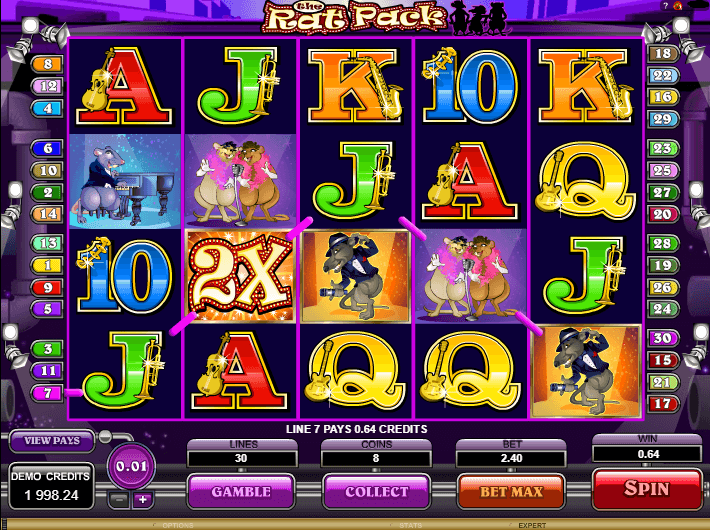
Task: Open the View Pays table
Action: [51, 440]
